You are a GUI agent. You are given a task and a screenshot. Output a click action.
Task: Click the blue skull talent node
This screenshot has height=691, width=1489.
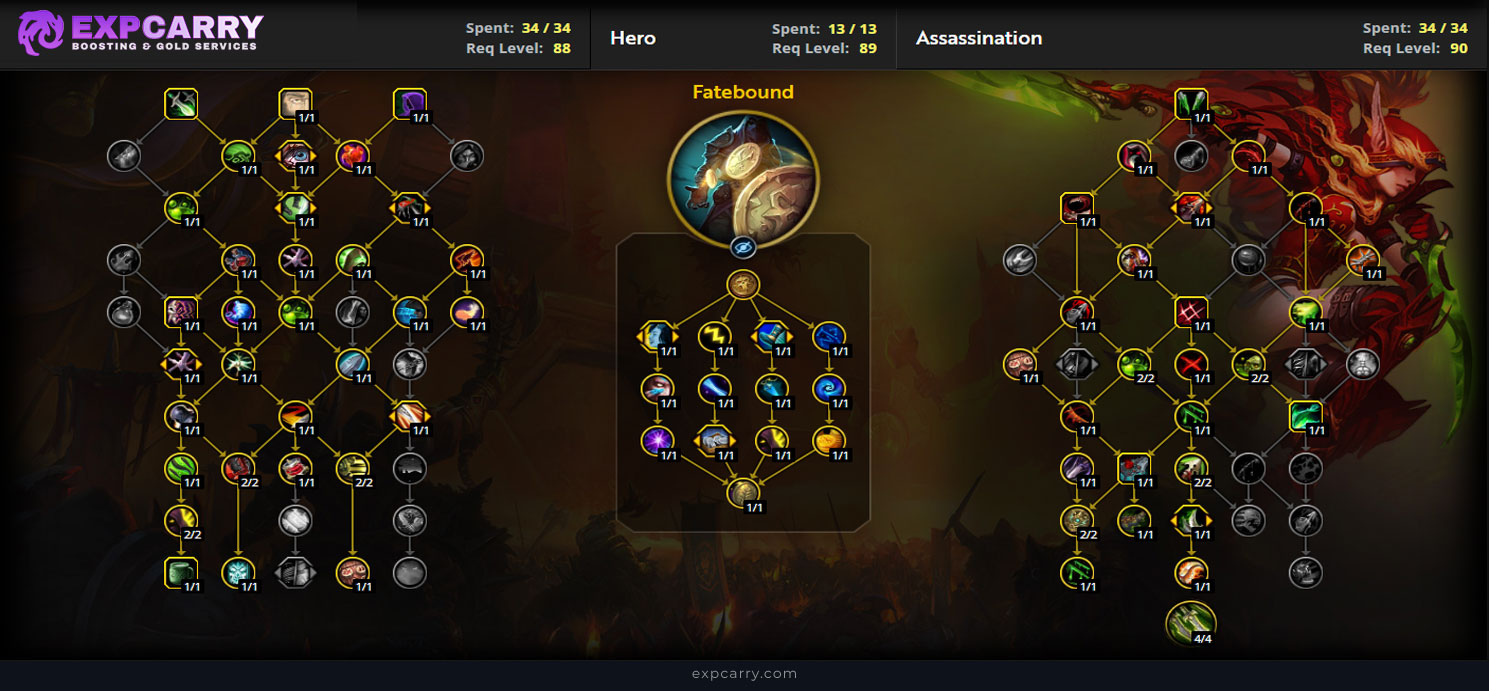tap(238, 572)
